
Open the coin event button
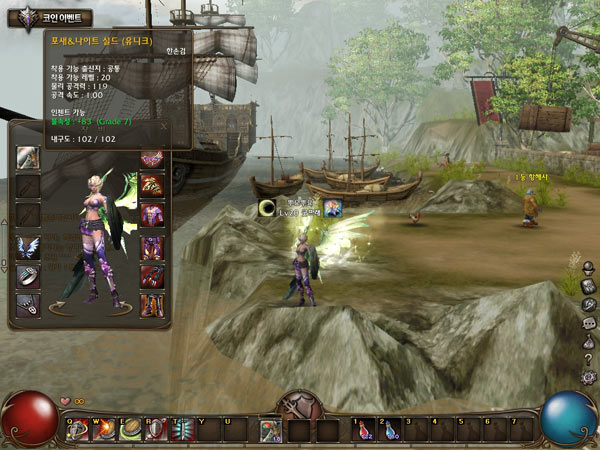pos(49,17)
